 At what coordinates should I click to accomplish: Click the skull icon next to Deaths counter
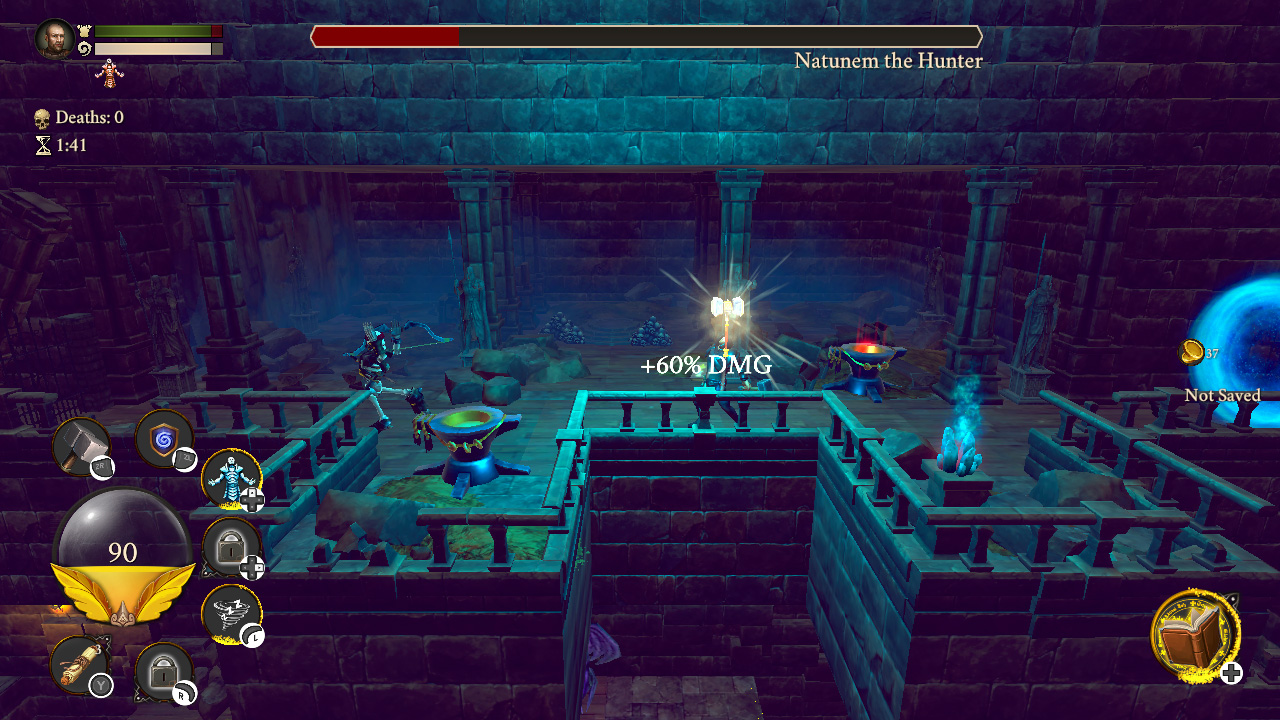[42, 117]
